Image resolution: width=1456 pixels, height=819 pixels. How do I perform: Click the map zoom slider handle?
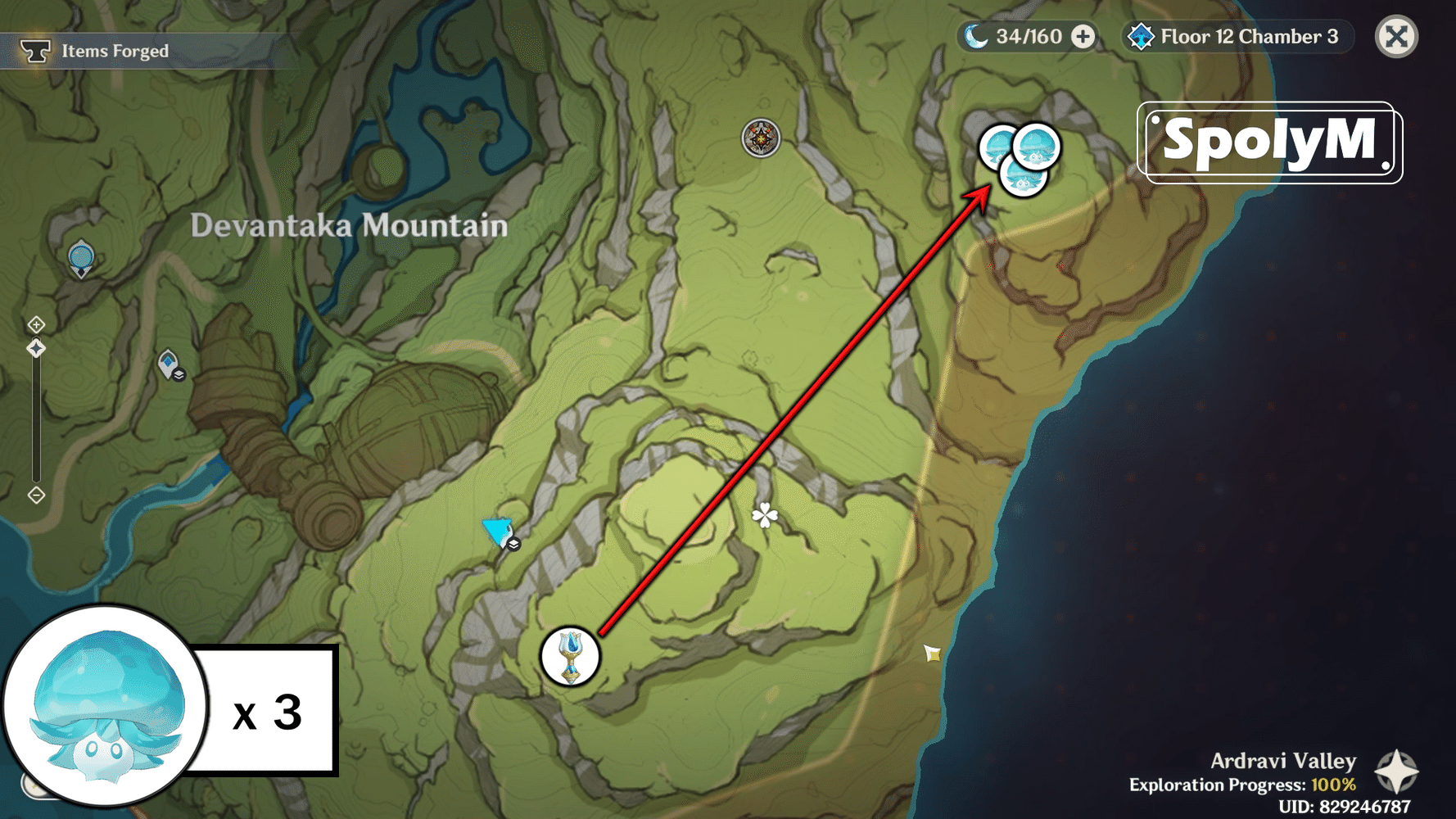coord(36,348)
